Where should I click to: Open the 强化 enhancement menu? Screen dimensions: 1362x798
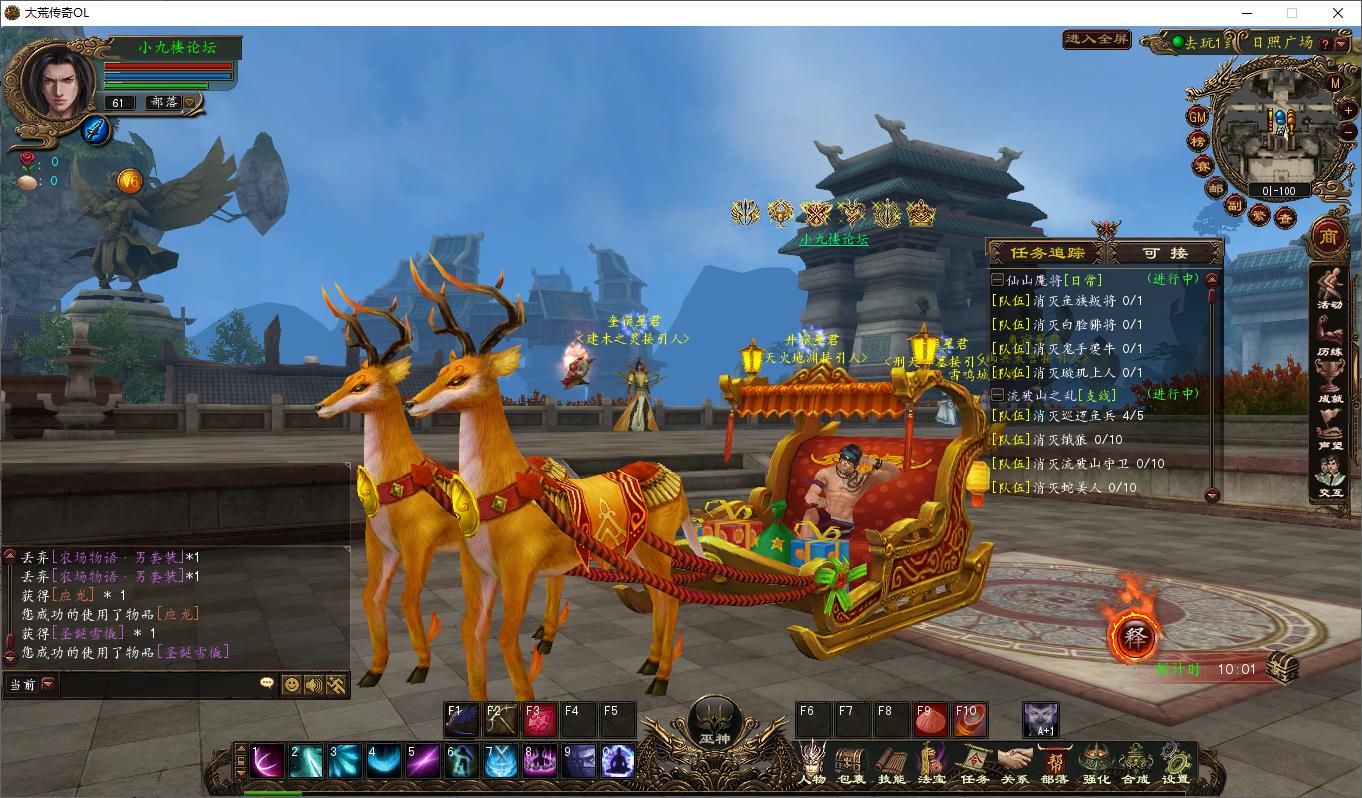1095,763
